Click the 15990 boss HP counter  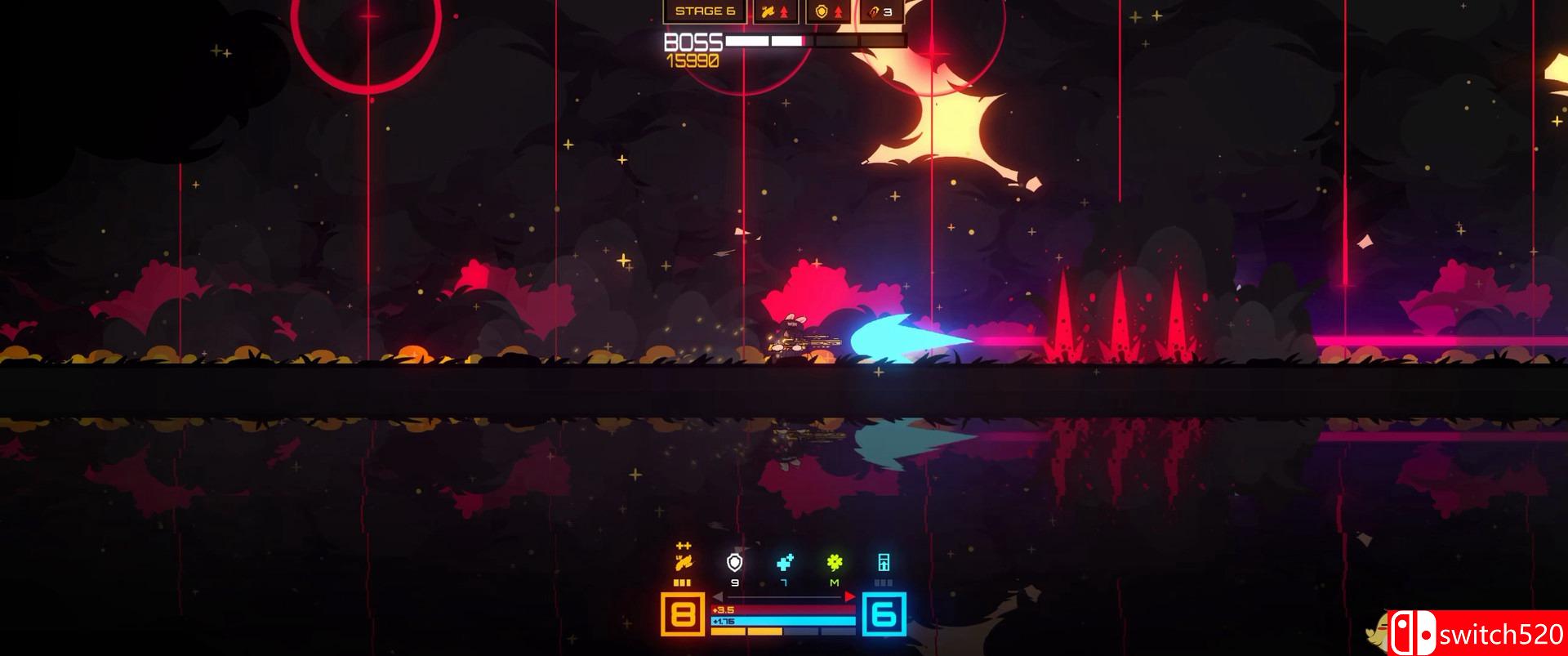tap(694, 59)
